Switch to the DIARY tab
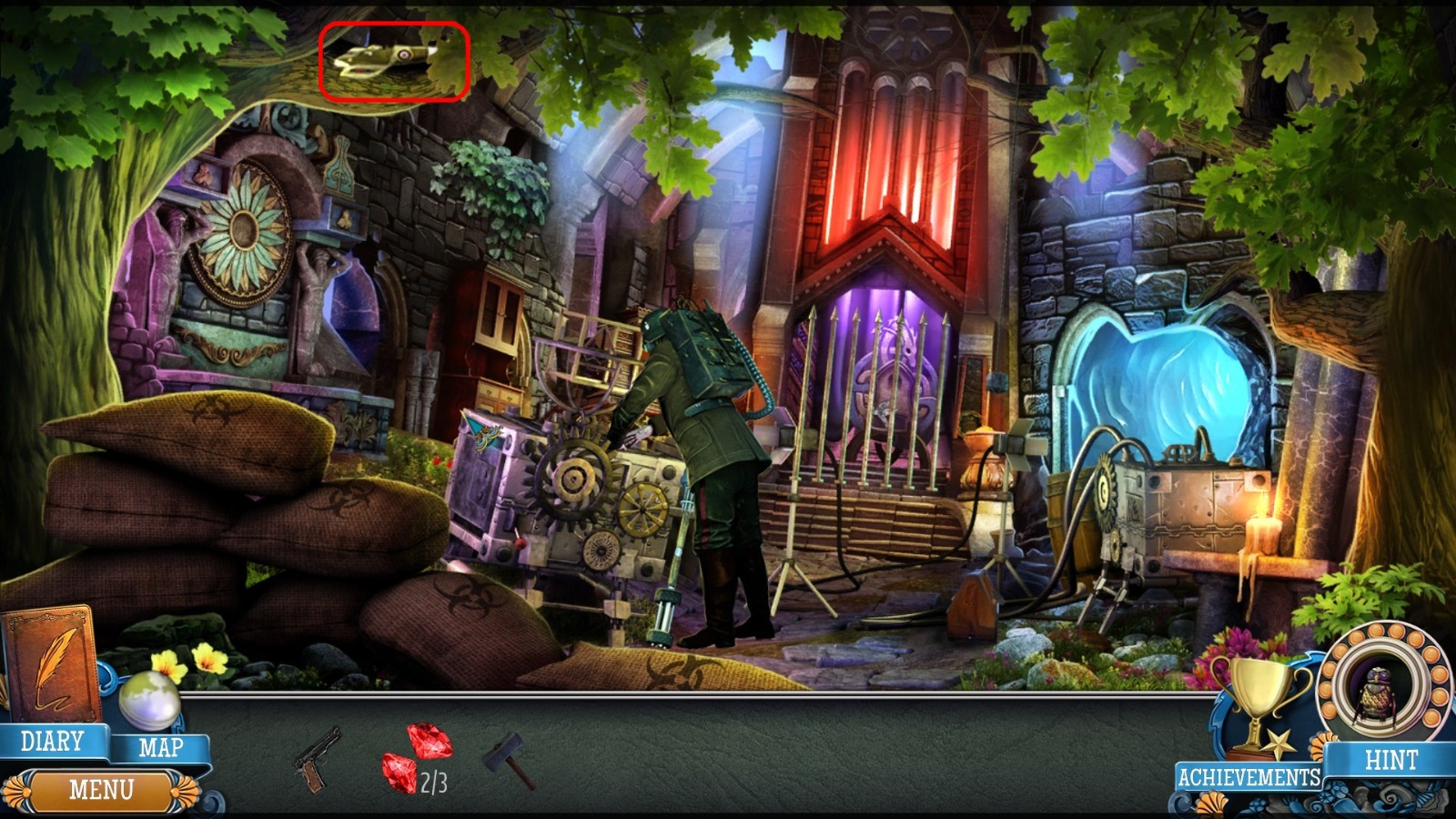 click(55, 741)
